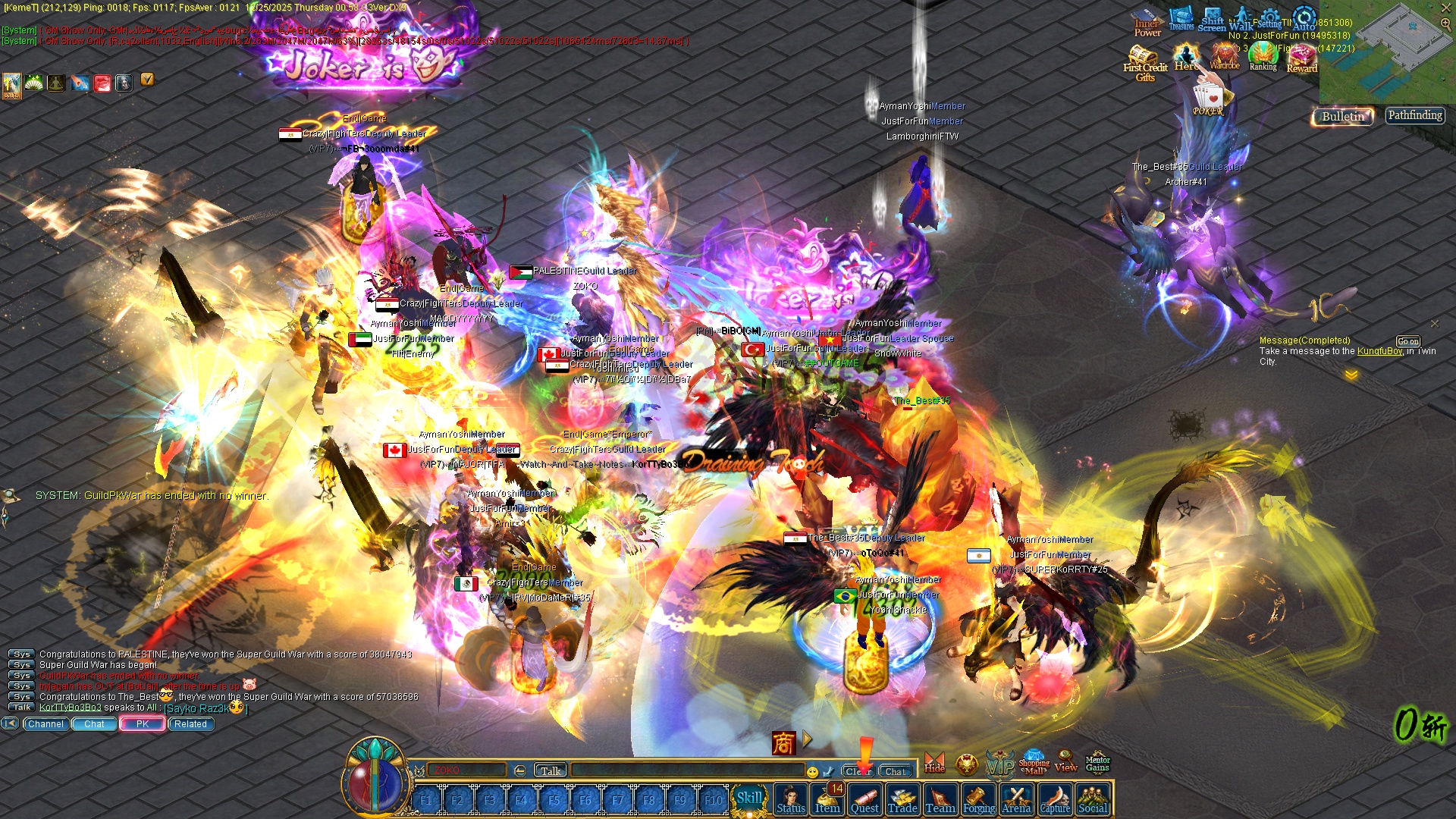Select the Channel chat tab

click(45, 724)
